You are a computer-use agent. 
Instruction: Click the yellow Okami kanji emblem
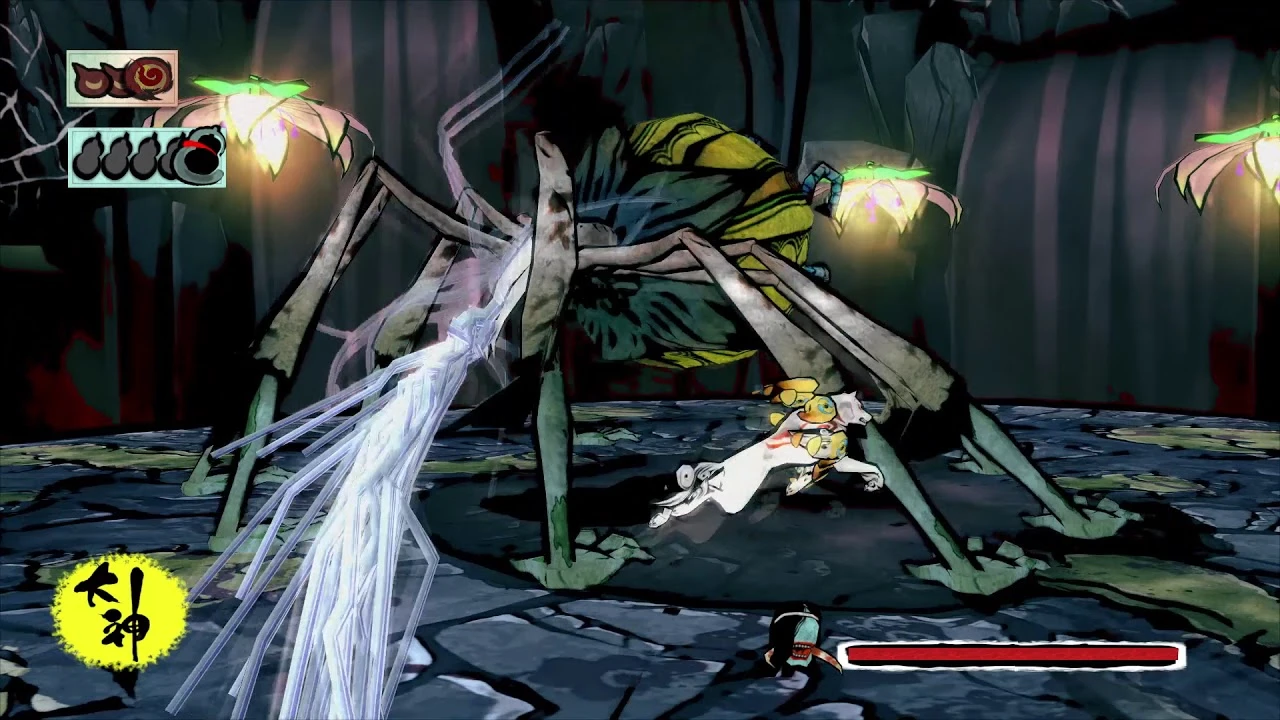122,608
